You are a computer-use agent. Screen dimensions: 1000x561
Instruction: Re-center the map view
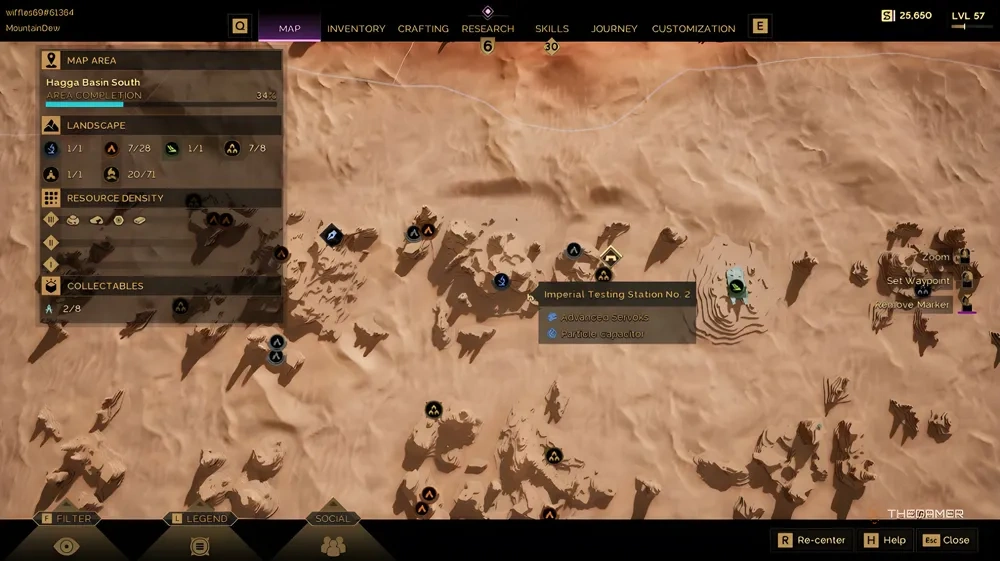811,540
